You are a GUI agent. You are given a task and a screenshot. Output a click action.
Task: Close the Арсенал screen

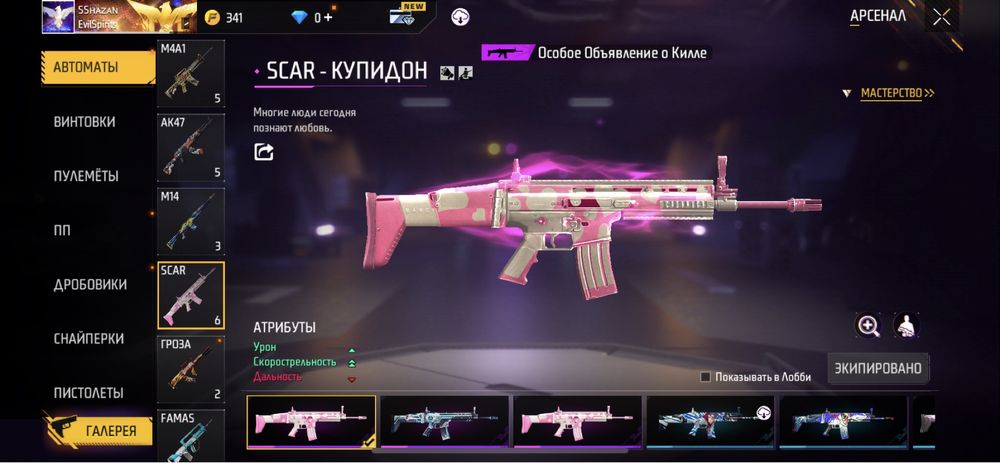pyautogui.click(x=942, y=16)
